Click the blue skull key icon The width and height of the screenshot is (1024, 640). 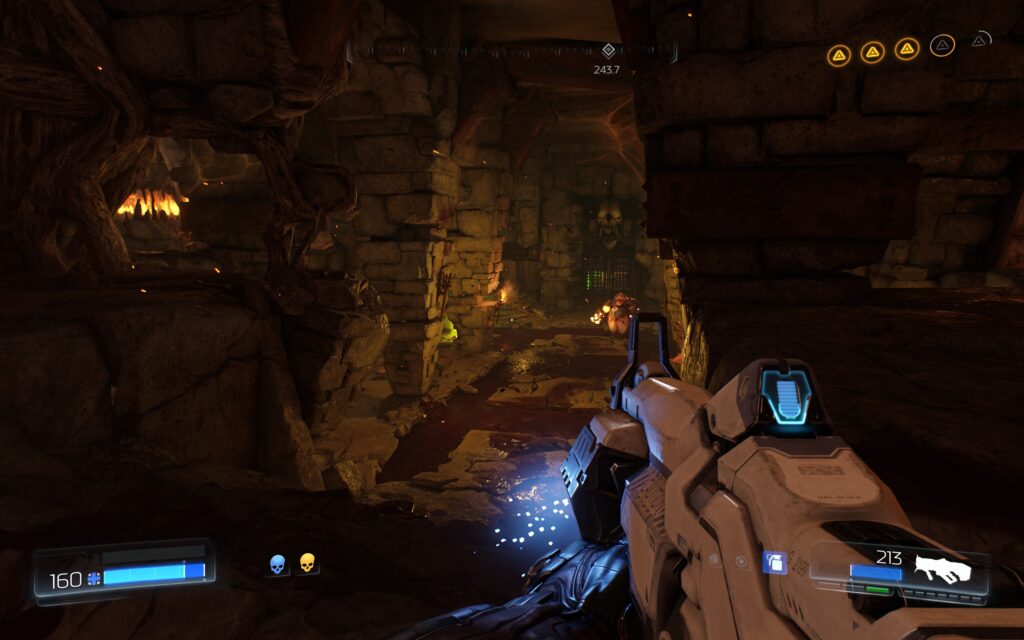(278, 564)
